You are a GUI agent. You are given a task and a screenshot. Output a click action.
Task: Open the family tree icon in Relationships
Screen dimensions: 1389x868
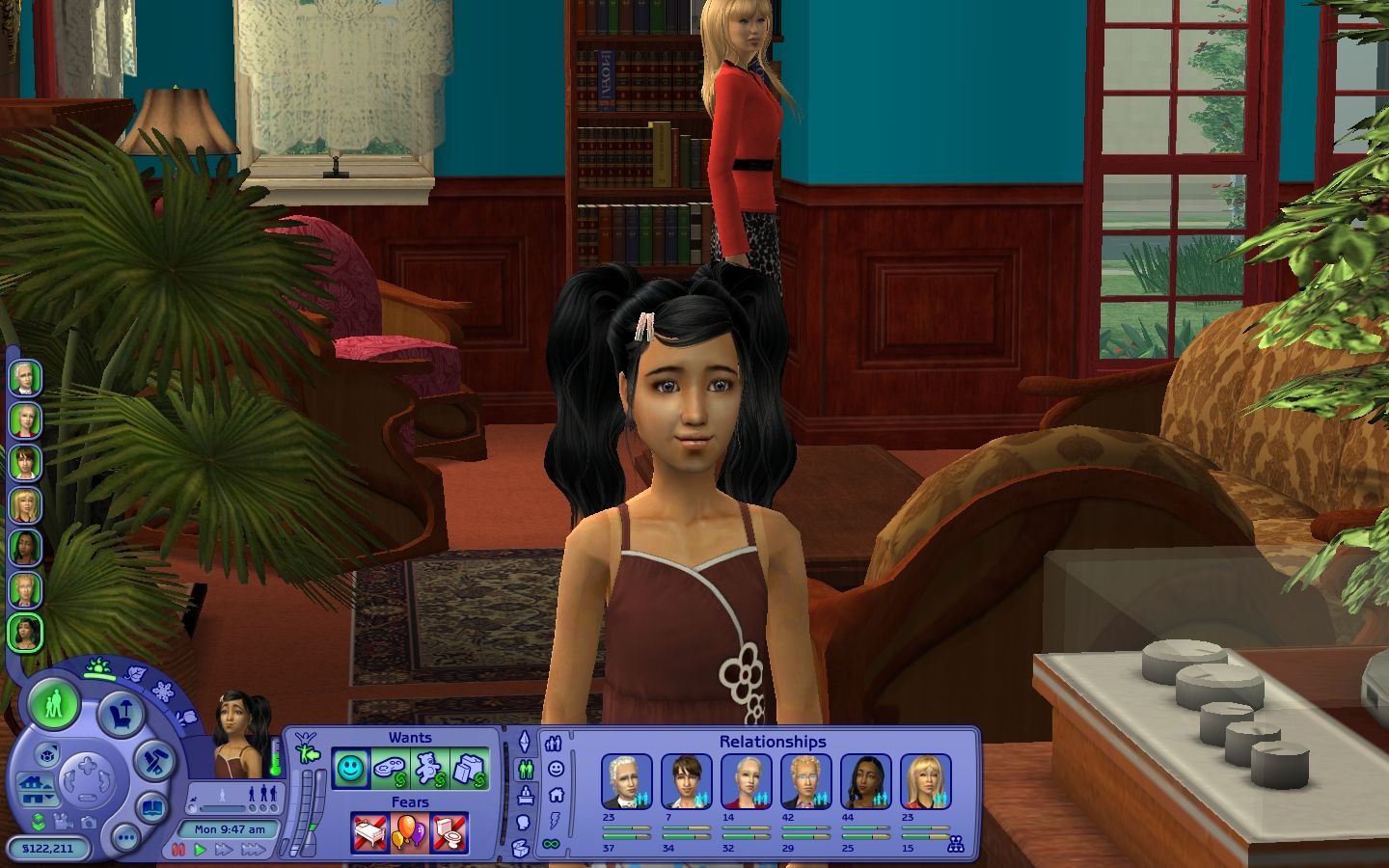tap(956, 844)
